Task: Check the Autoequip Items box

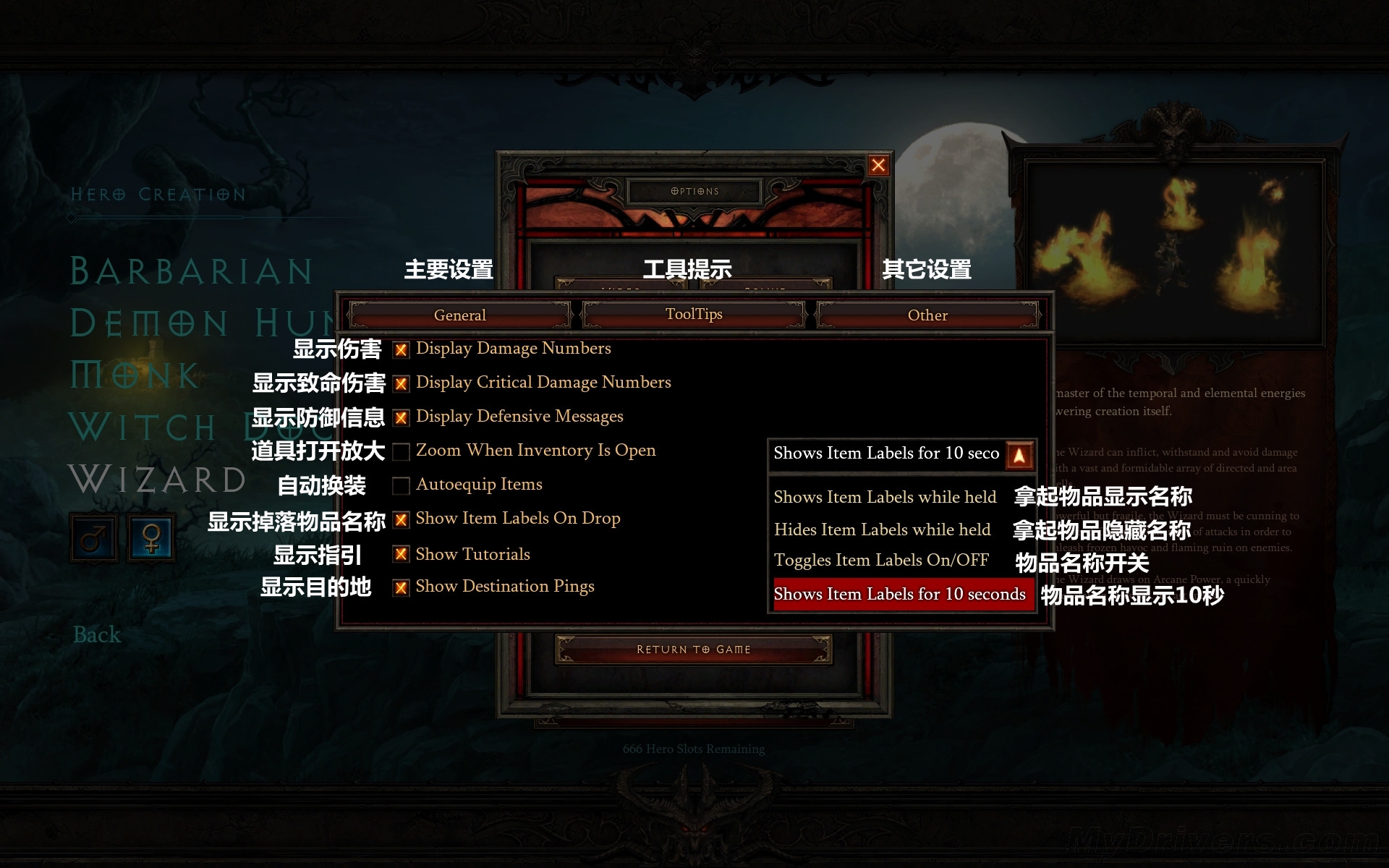Action: coord(401,486)
